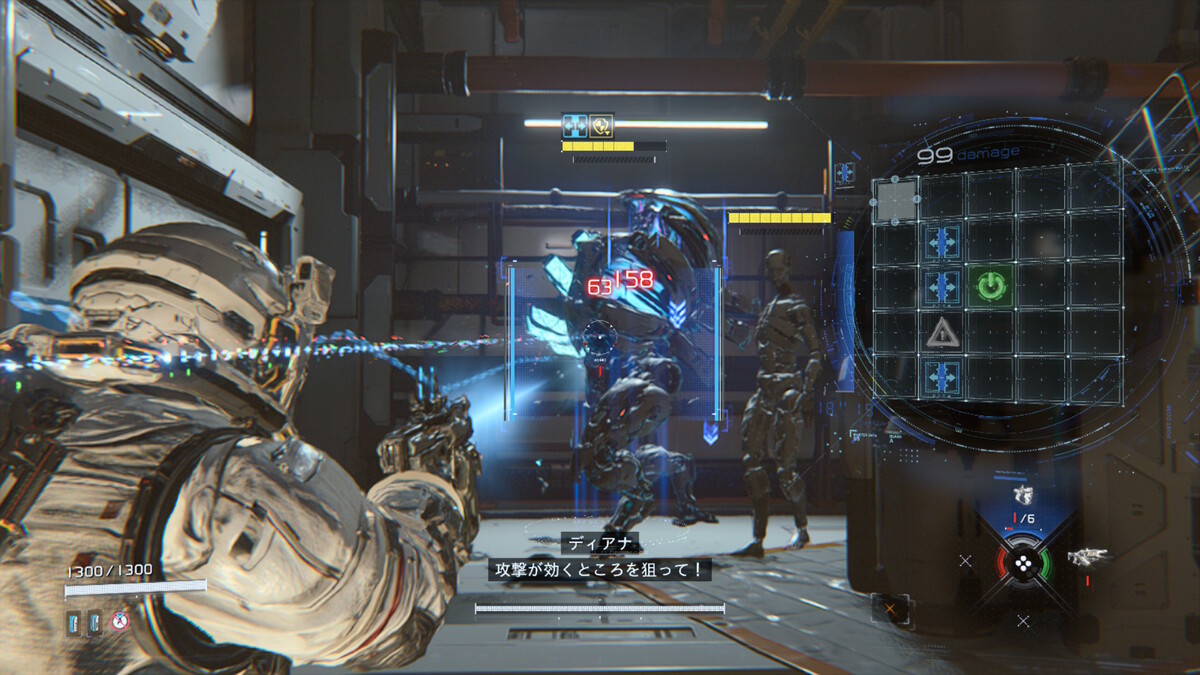Viewport: 1200px width, 675px height.
Task: Click the red crossed-out status icon
Action: click(x=122, y=622)
